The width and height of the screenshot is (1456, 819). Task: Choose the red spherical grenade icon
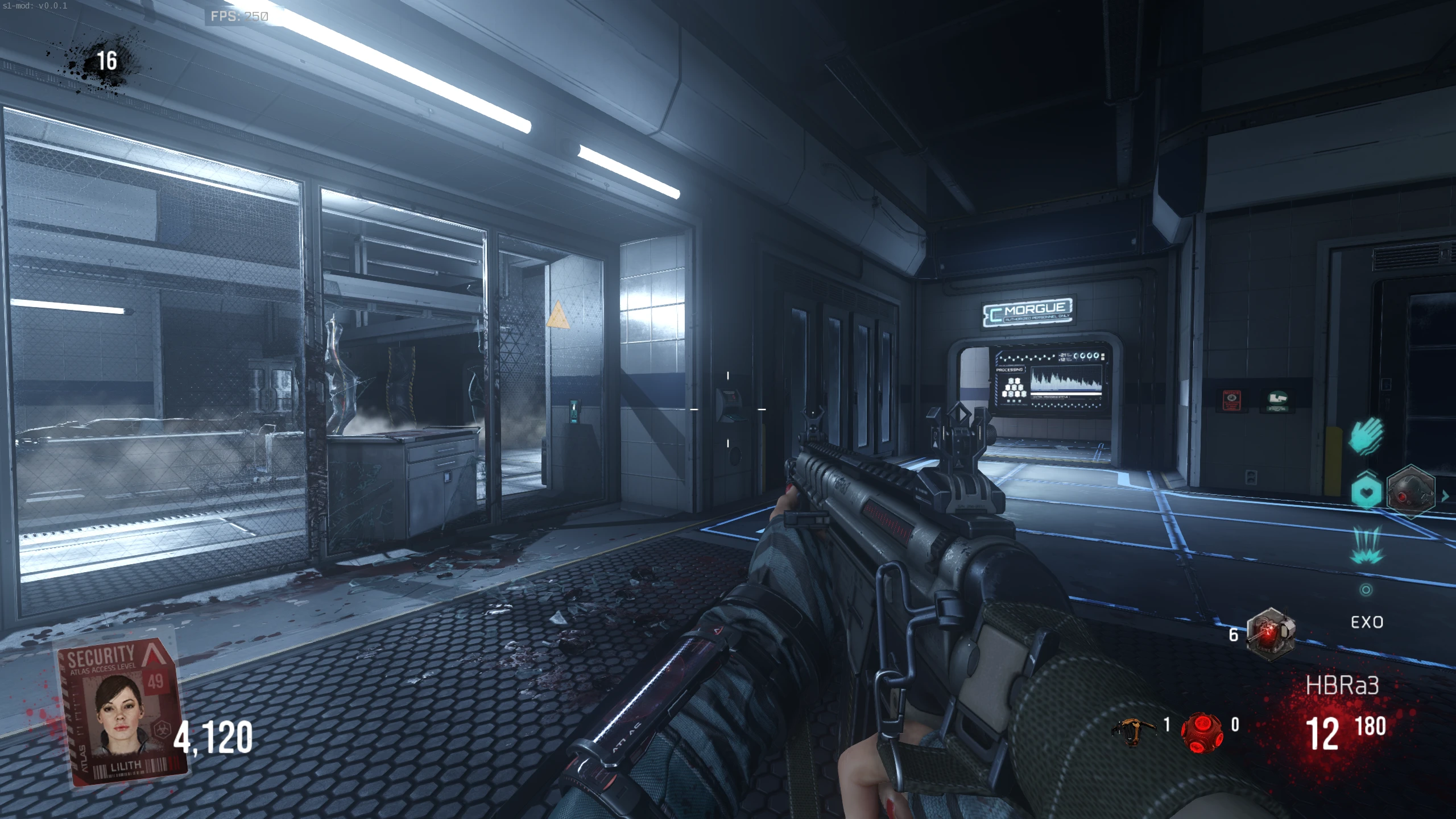click(1201, 731)
